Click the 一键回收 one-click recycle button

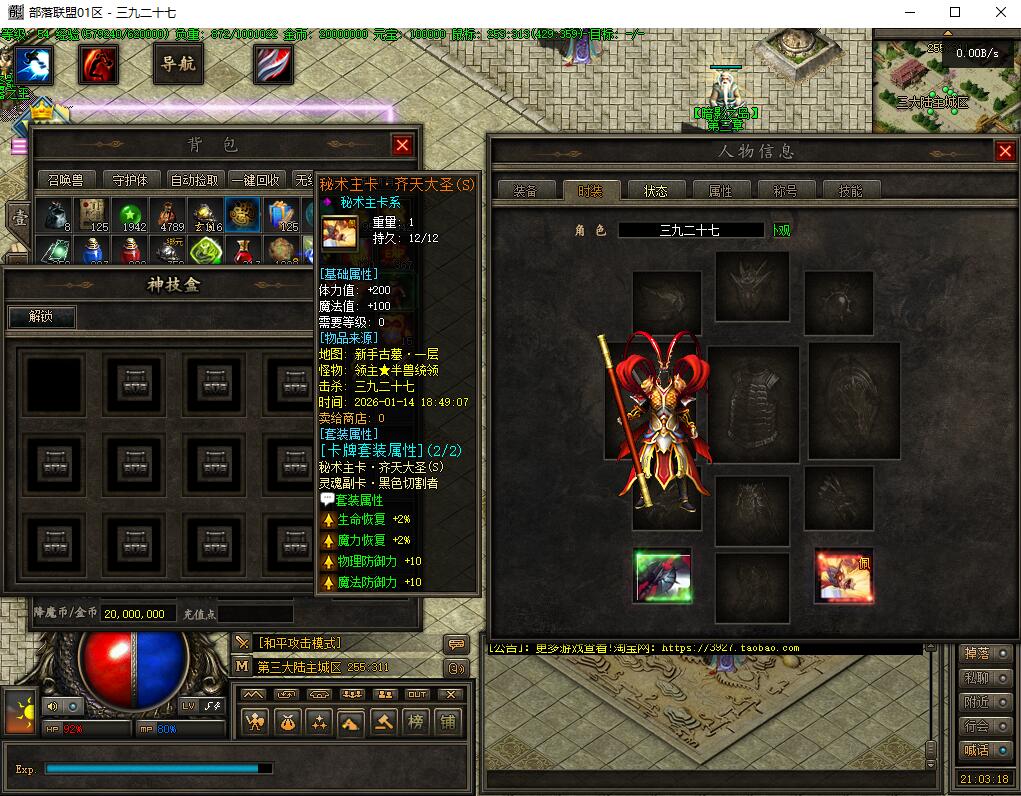[257, 180]
